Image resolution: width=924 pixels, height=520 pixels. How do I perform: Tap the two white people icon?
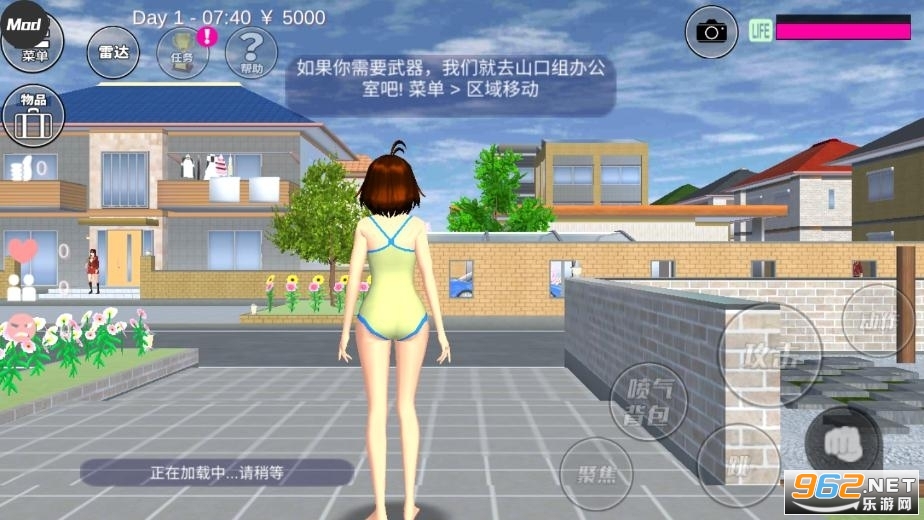[21, 285]
